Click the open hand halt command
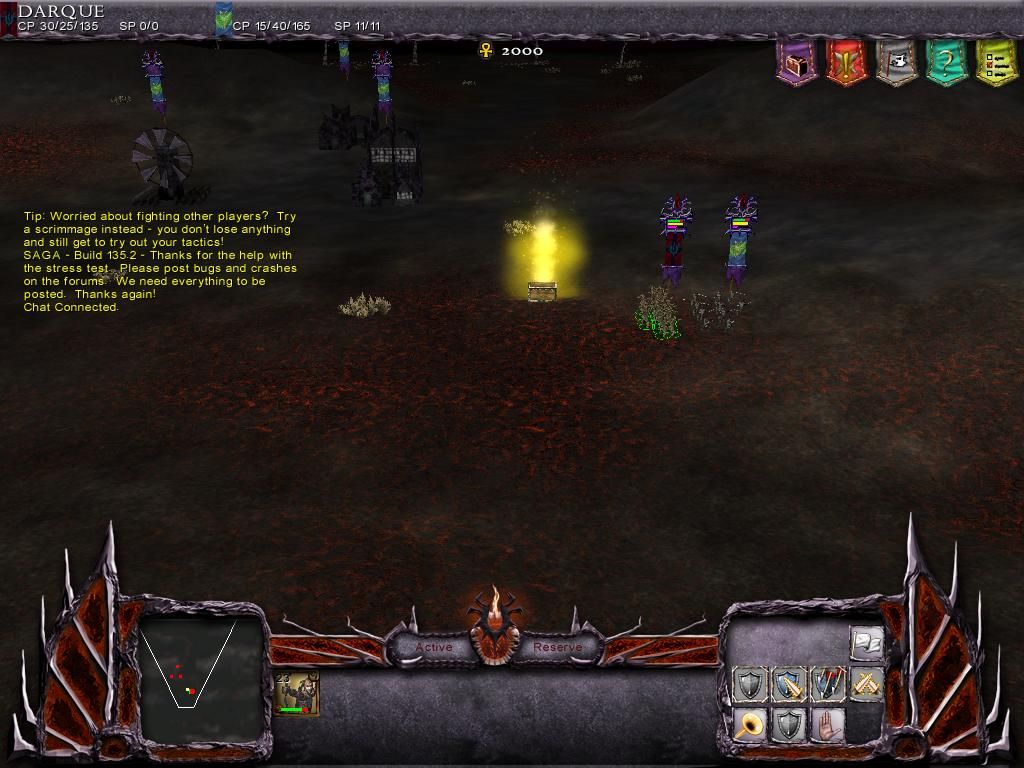Screen dimensions: 1024x768 click(828, 725)
